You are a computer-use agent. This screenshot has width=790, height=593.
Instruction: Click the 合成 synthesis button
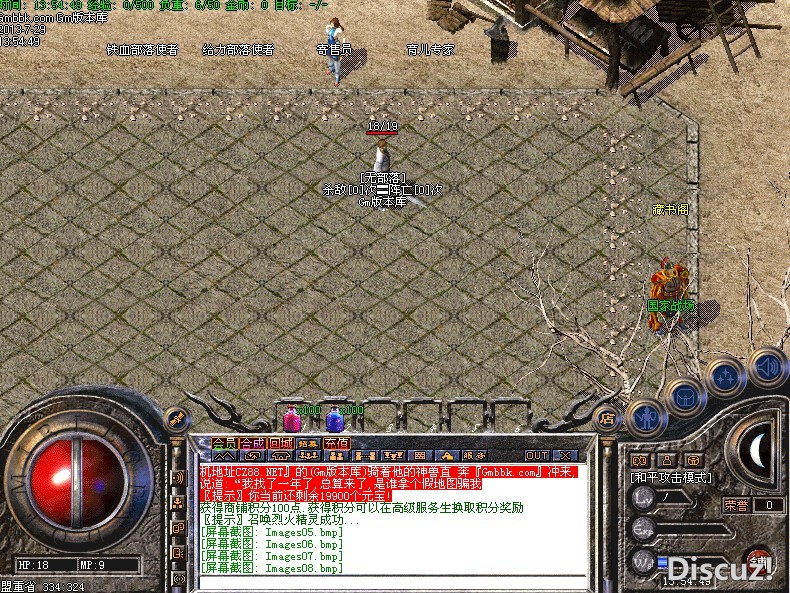click(253, 444)
